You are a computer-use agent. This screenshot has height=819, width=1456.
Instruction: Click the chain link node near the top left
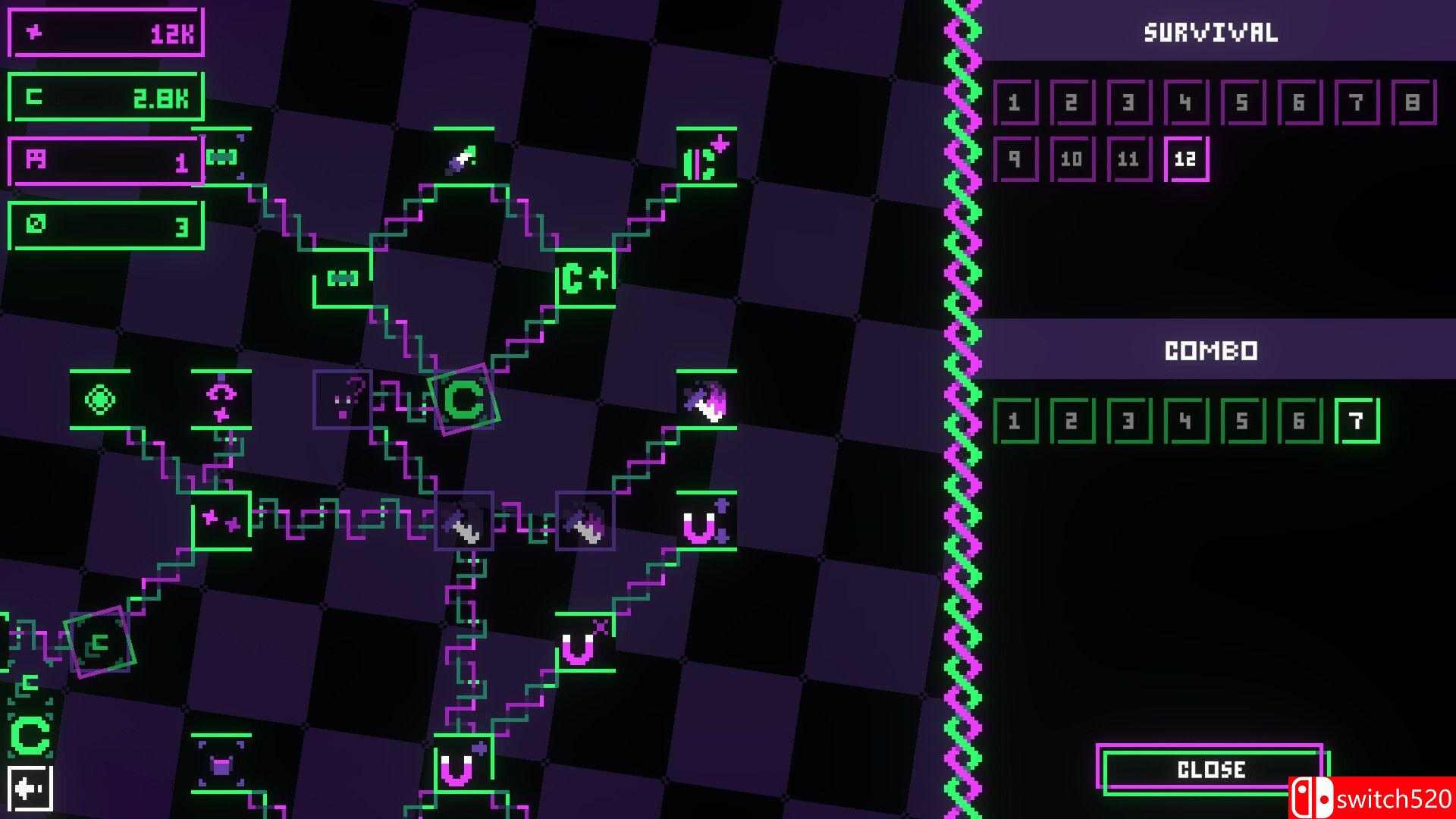point(222,157)
